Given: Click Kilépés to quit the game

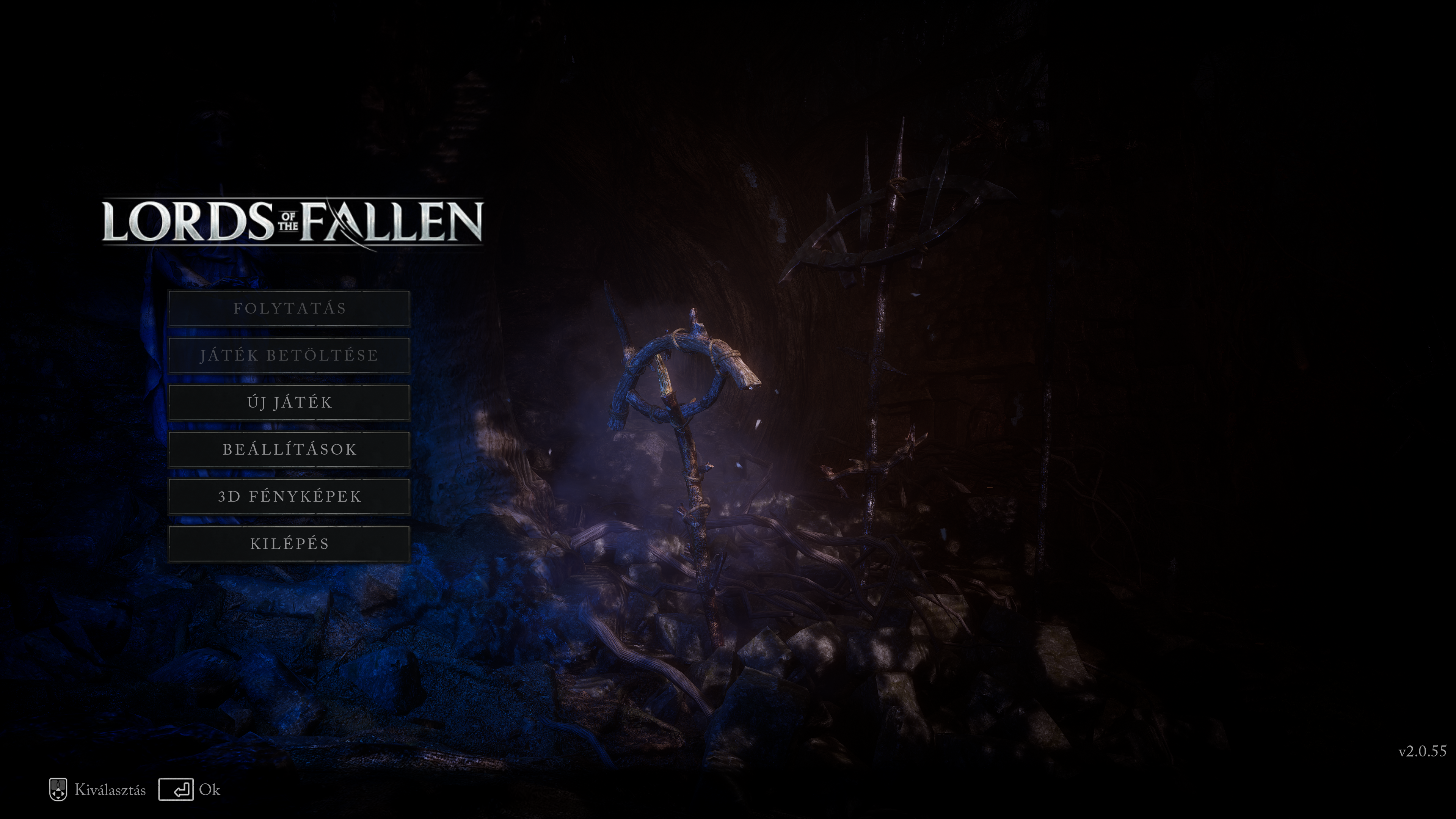Looking at the screenshot, I should (289, 544).
